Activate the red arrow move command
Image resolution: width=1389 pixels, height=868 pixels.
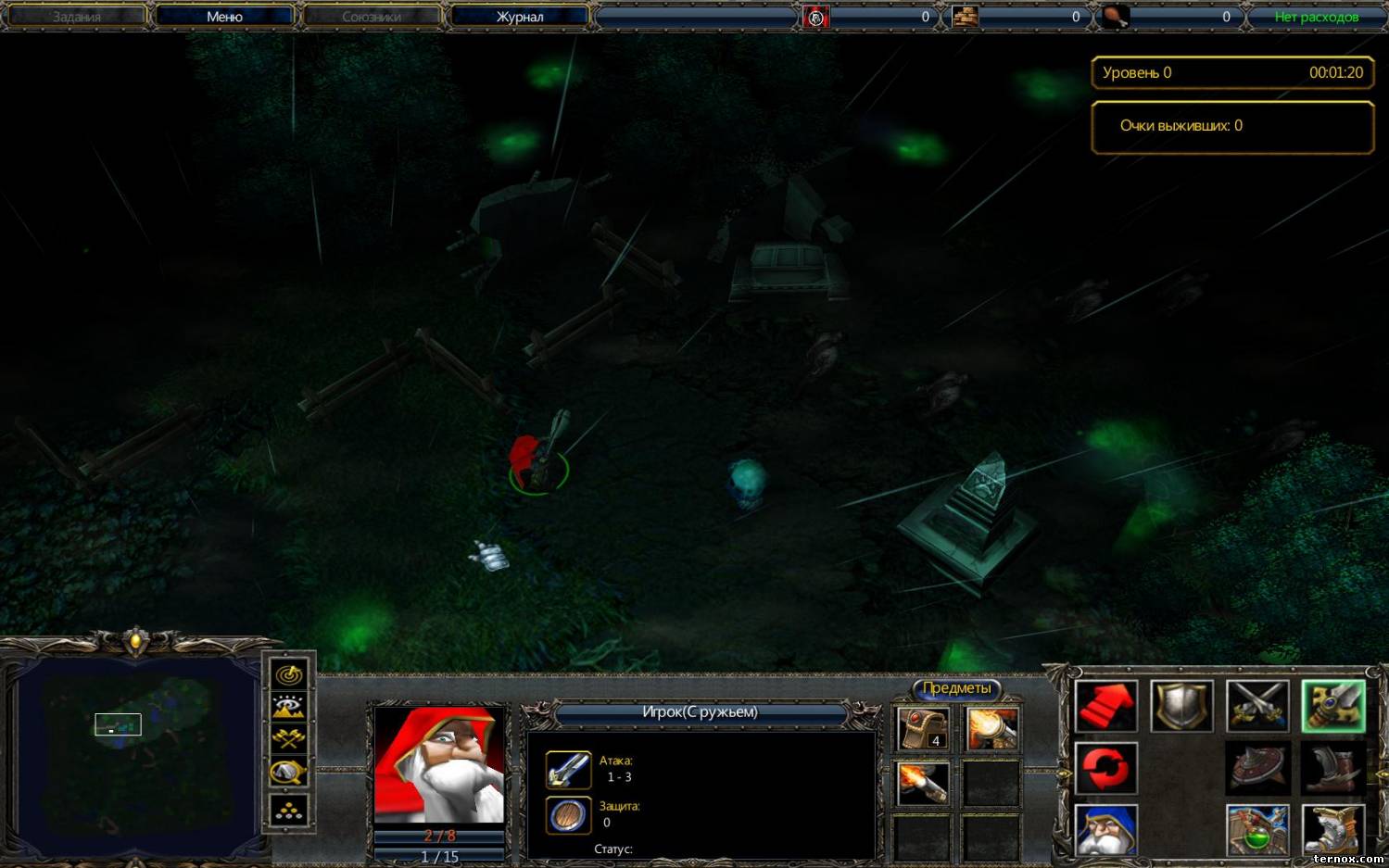[1106, 708]
